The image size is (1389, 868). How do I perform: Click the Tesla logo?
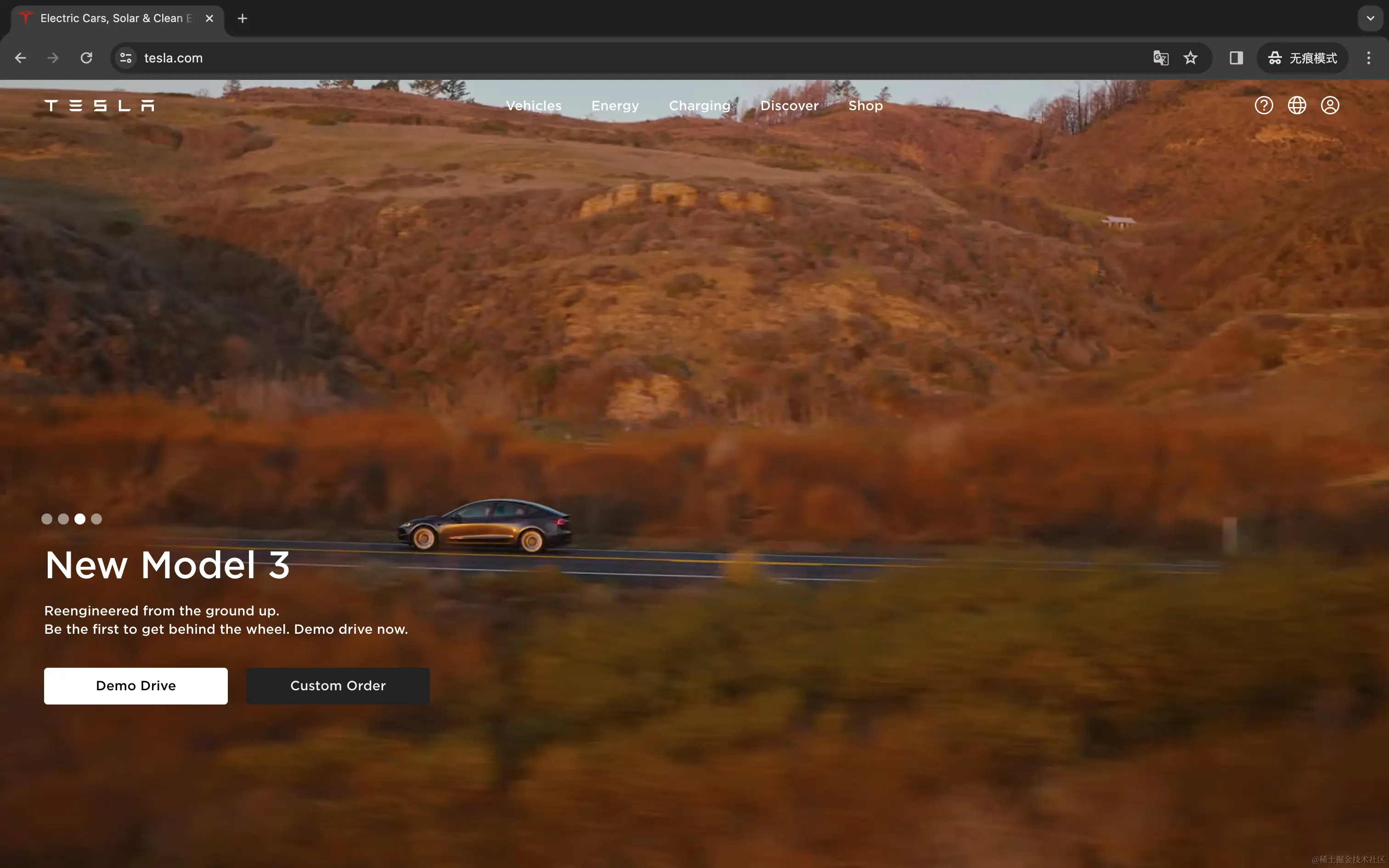pos(99,106)
